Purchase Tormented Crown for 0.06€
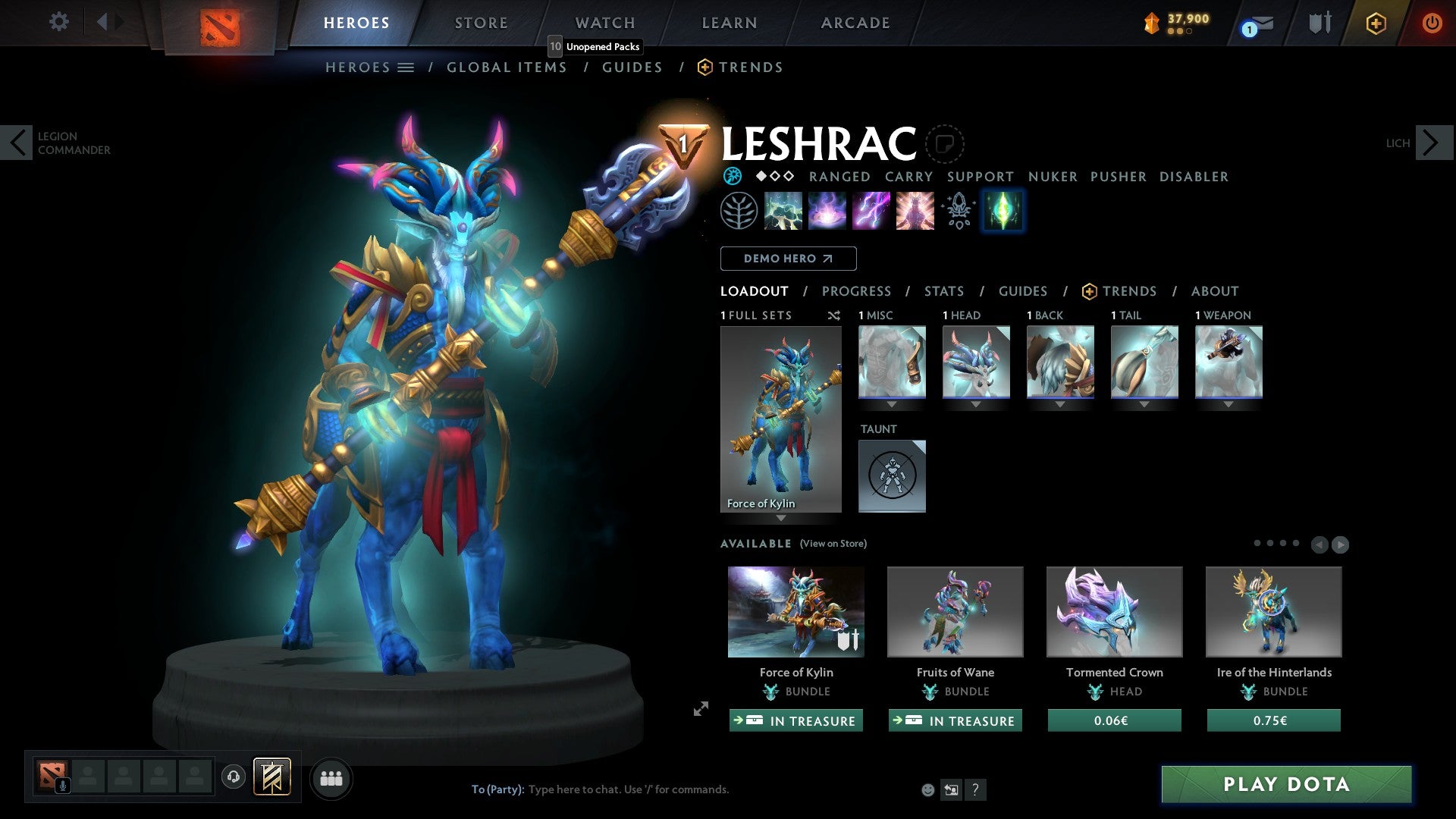Screen dimensions: 1456x819 point(1114,720)
